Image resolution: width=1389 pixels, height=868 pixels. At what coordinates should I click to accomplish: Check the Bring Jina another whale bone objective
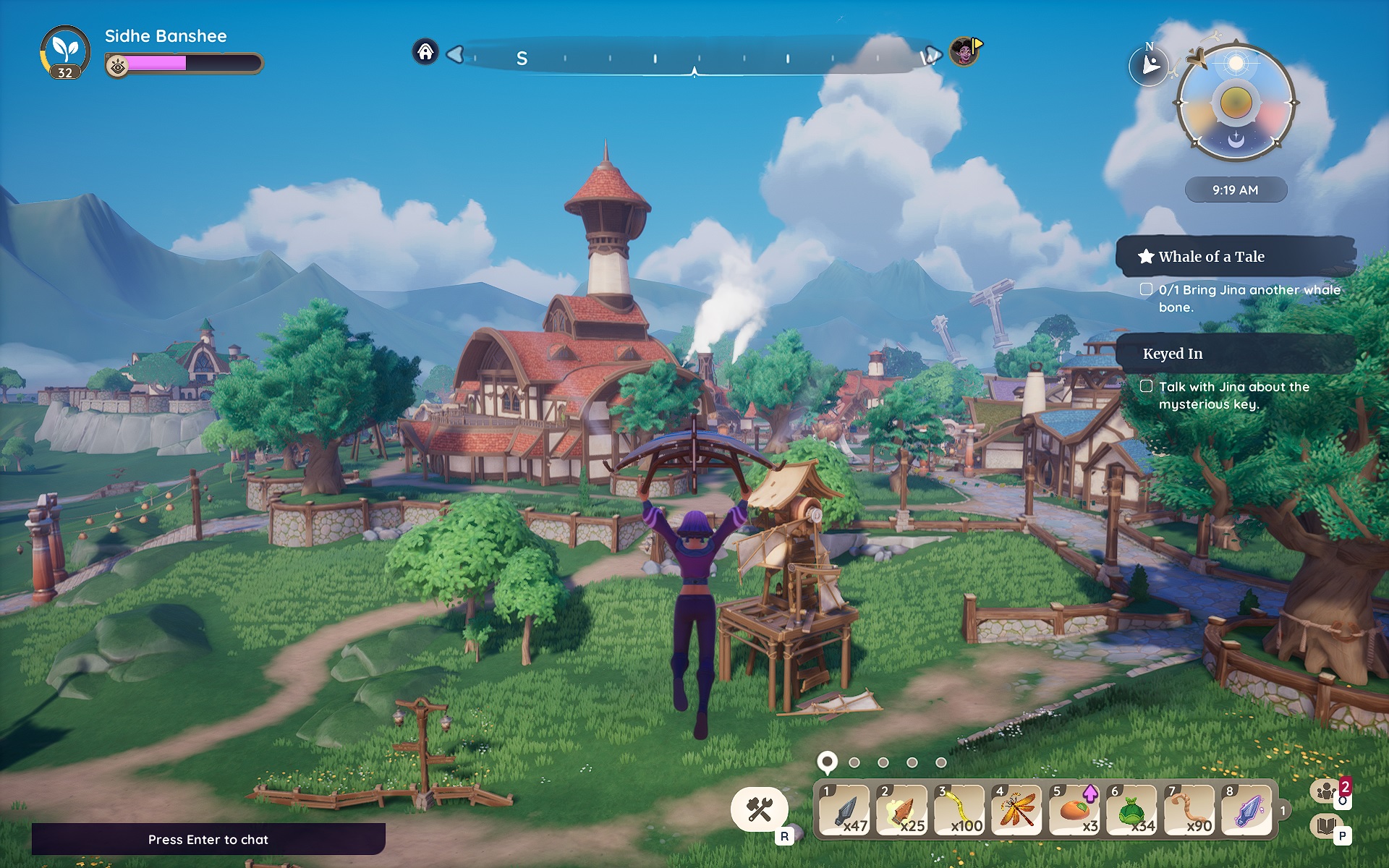tap(1145, 289)
